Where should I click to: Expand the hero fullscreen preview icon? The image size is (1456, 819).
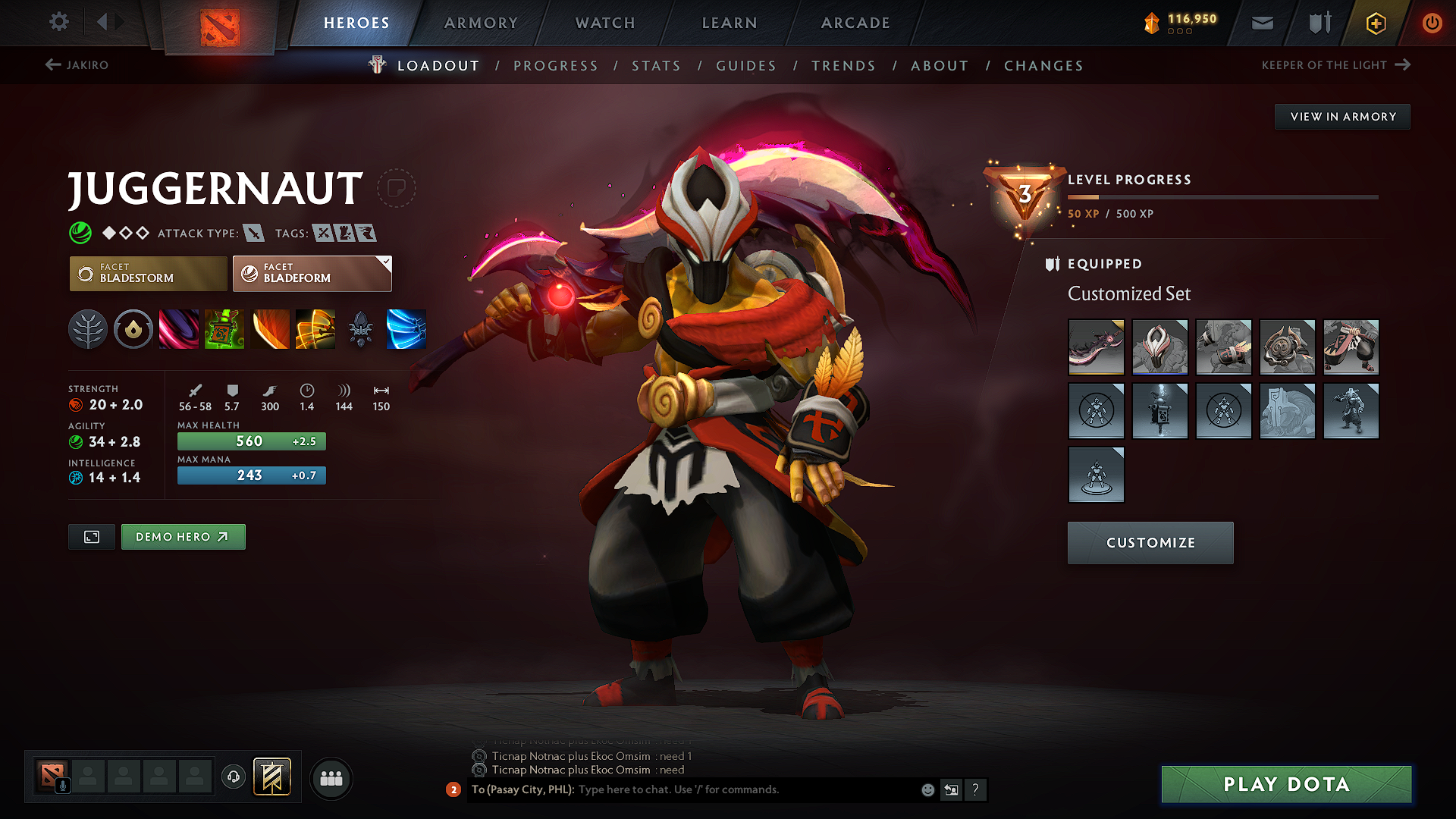[91, 536]
